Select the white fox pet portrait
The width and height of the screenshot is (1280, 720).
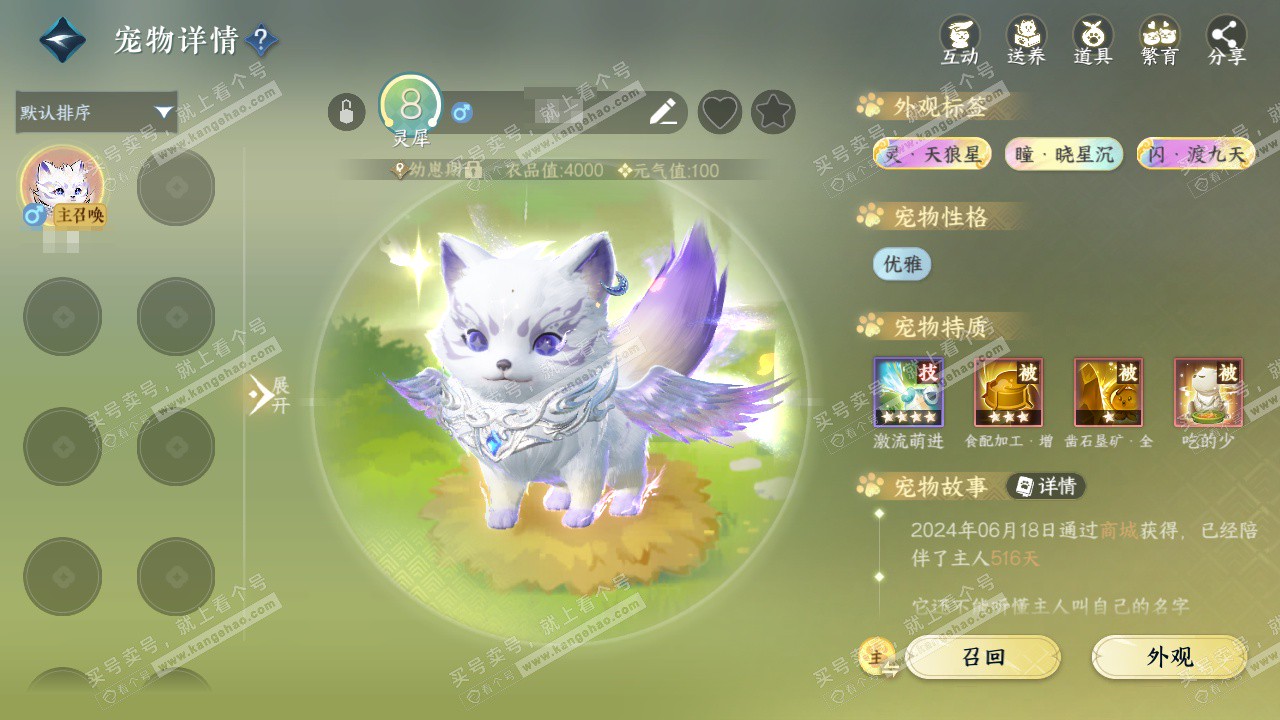pyautogui.click(x=62, y=186)
